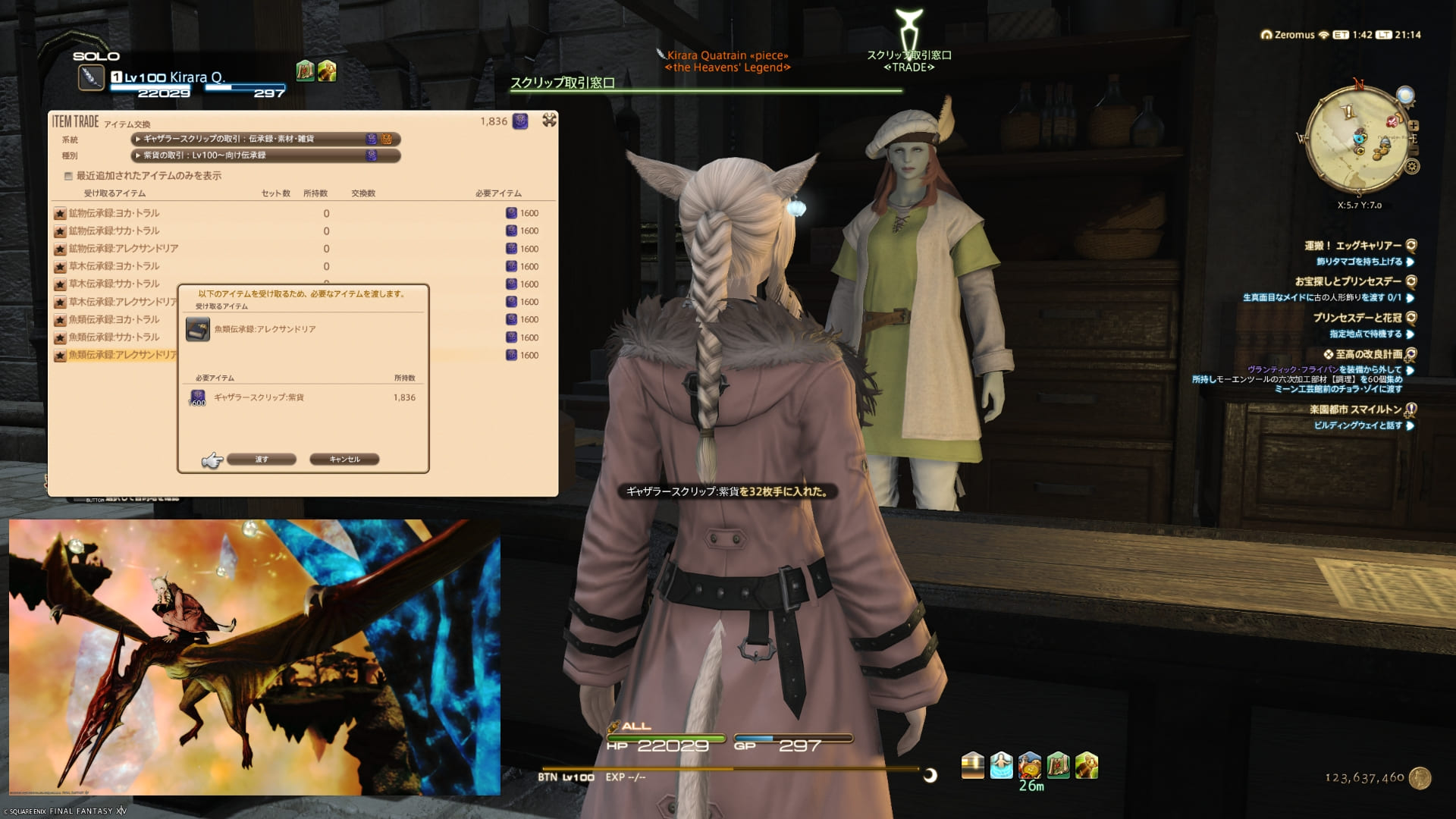This screenshot has width=1456, height=819.
Task: Click the purple scrip icon next to 1,836
Action: click(x=520, y=121)
